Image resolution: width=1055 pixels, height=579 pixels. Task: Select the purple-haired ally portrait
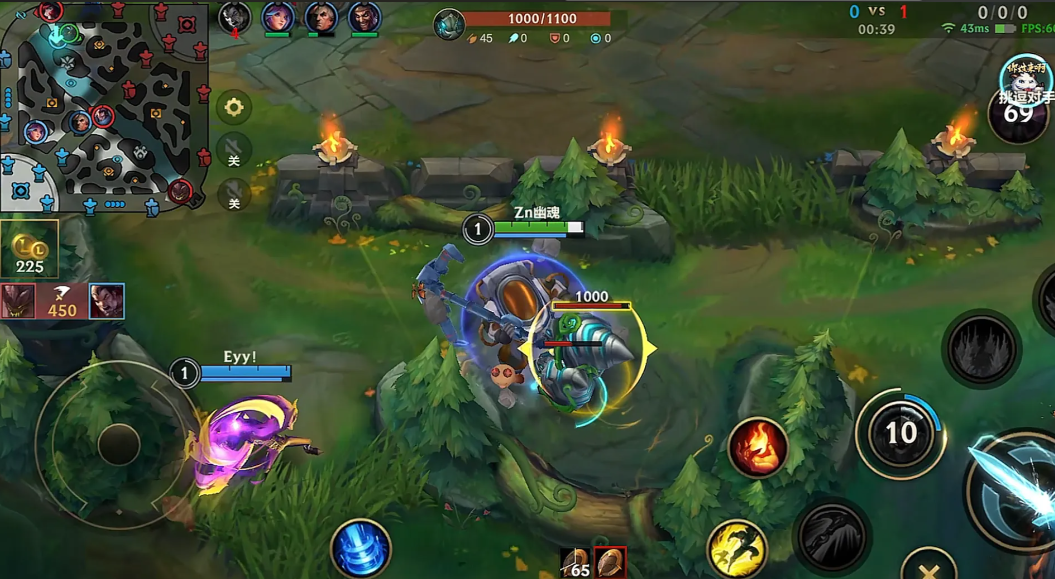pyautogui.click(x=278, y=17)
